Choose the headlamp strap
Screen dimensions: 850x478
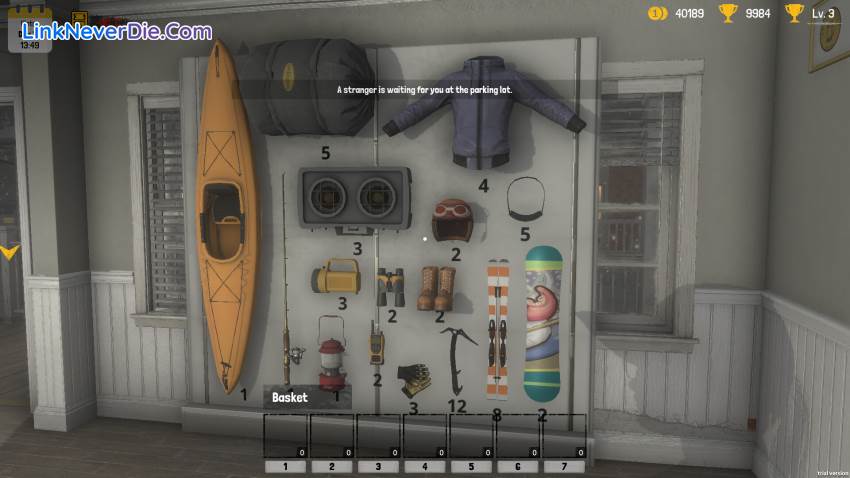[x=525, y=198]
